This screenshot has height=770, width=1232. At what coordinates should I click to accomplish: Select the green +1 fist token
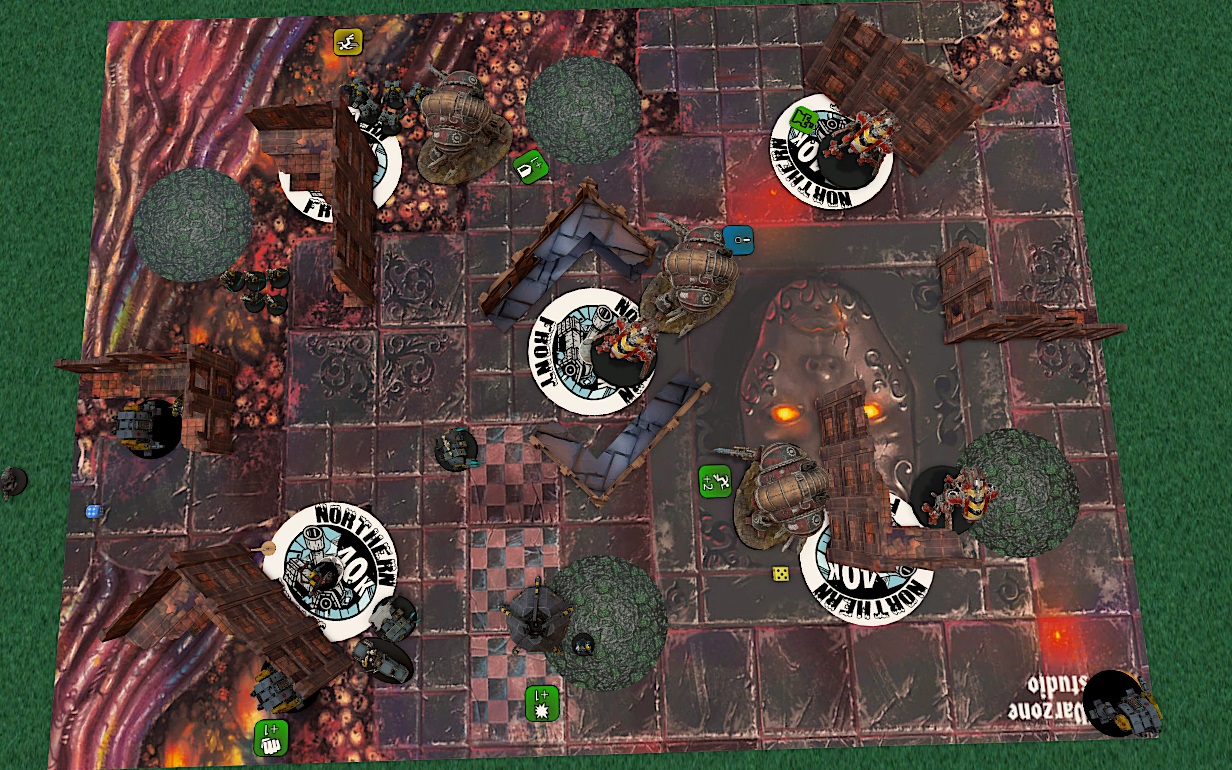(x=271, y=737)
